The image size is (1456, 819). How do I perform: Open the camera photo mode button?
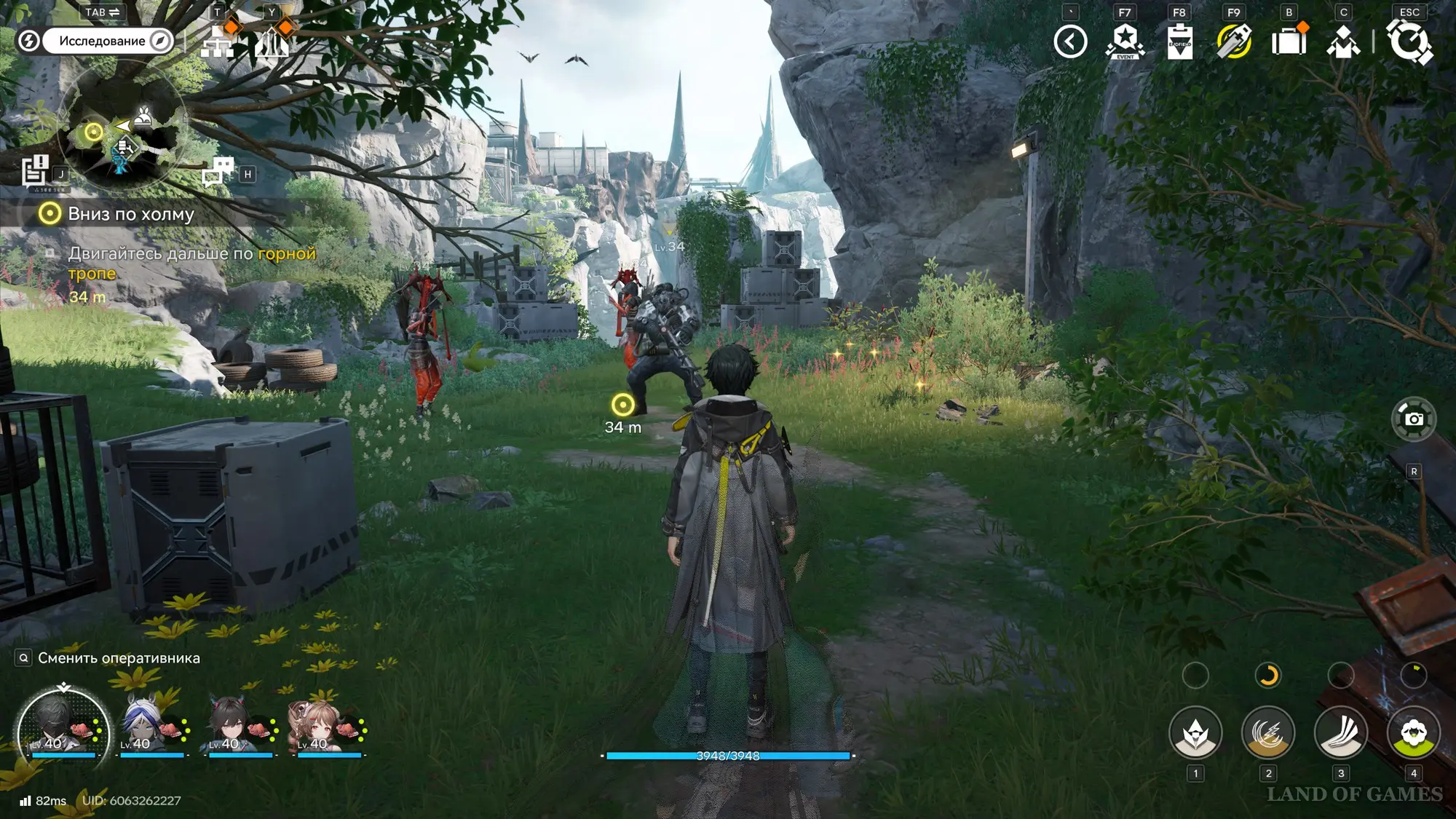(x=1414, y=419)
